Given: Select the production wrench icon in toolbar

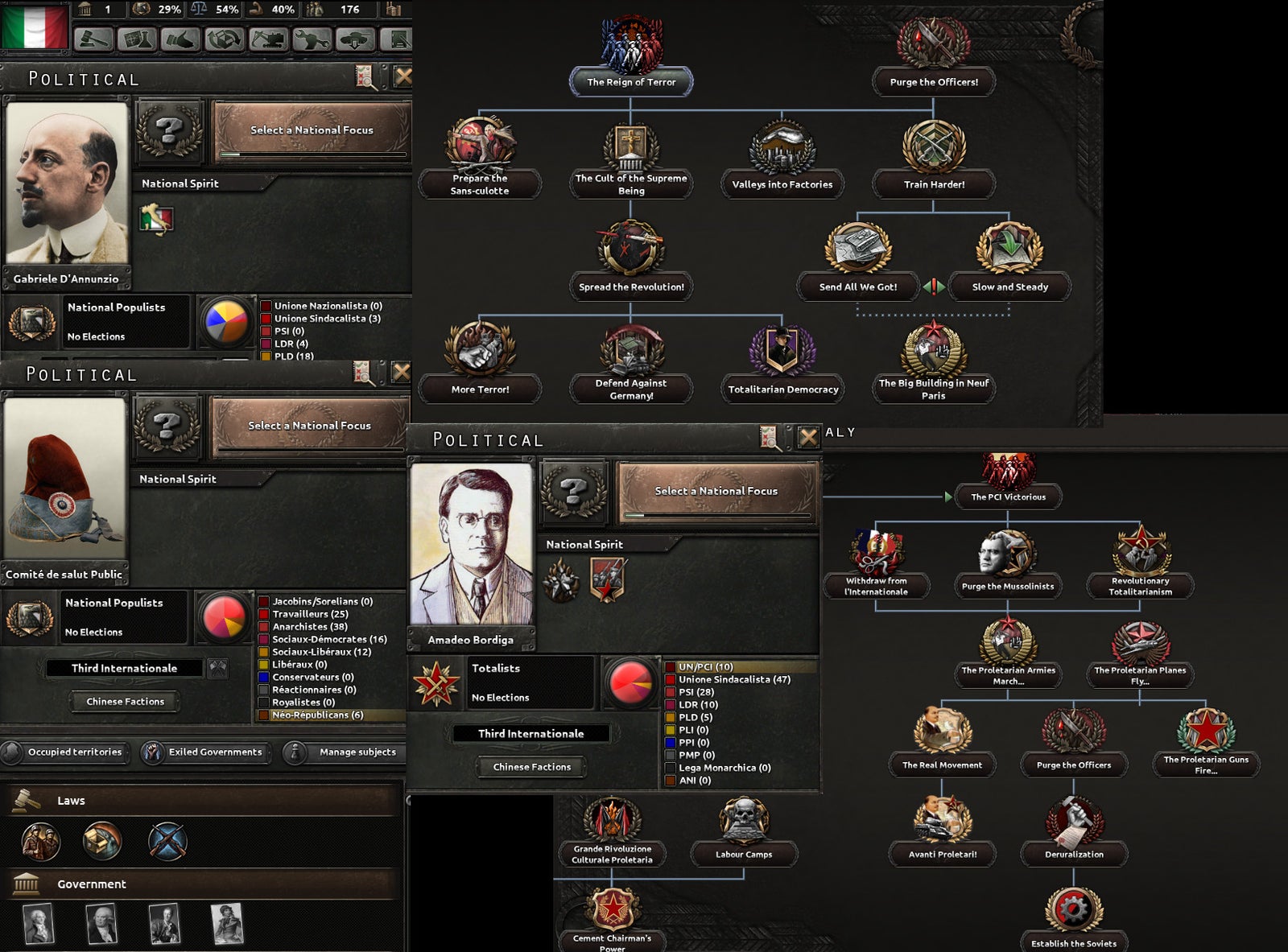Looking at the screenshot, I should click(x=314, y=38).
